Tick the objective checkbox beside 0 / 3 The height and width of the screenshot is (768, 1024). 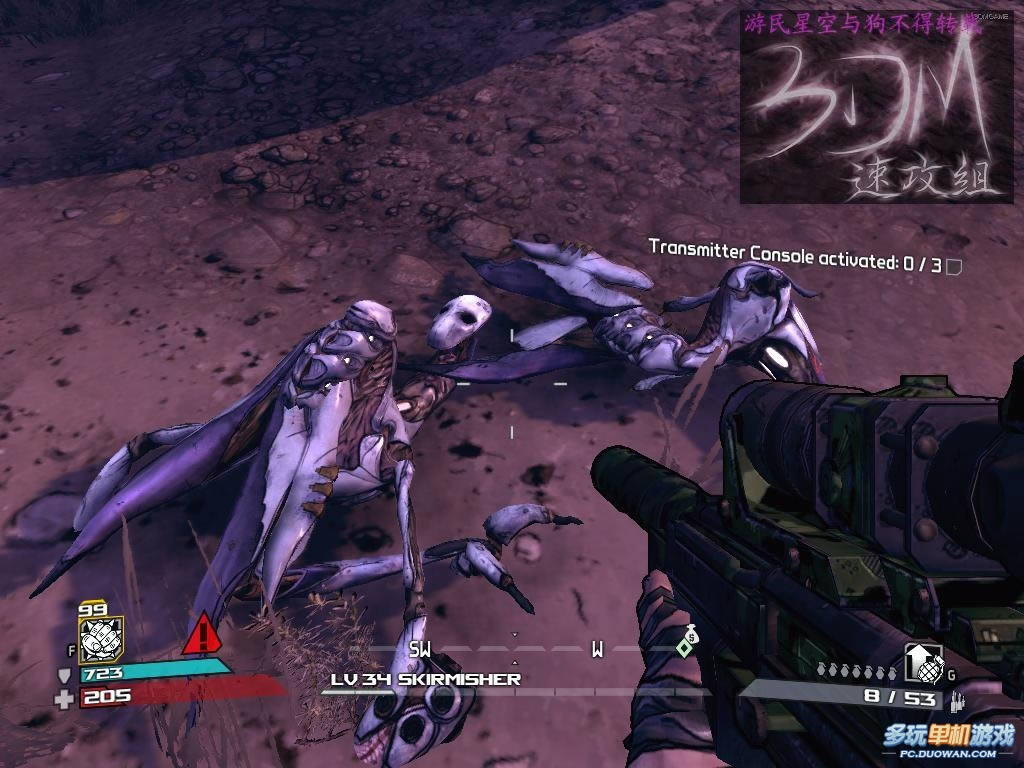tap(953, 266)
